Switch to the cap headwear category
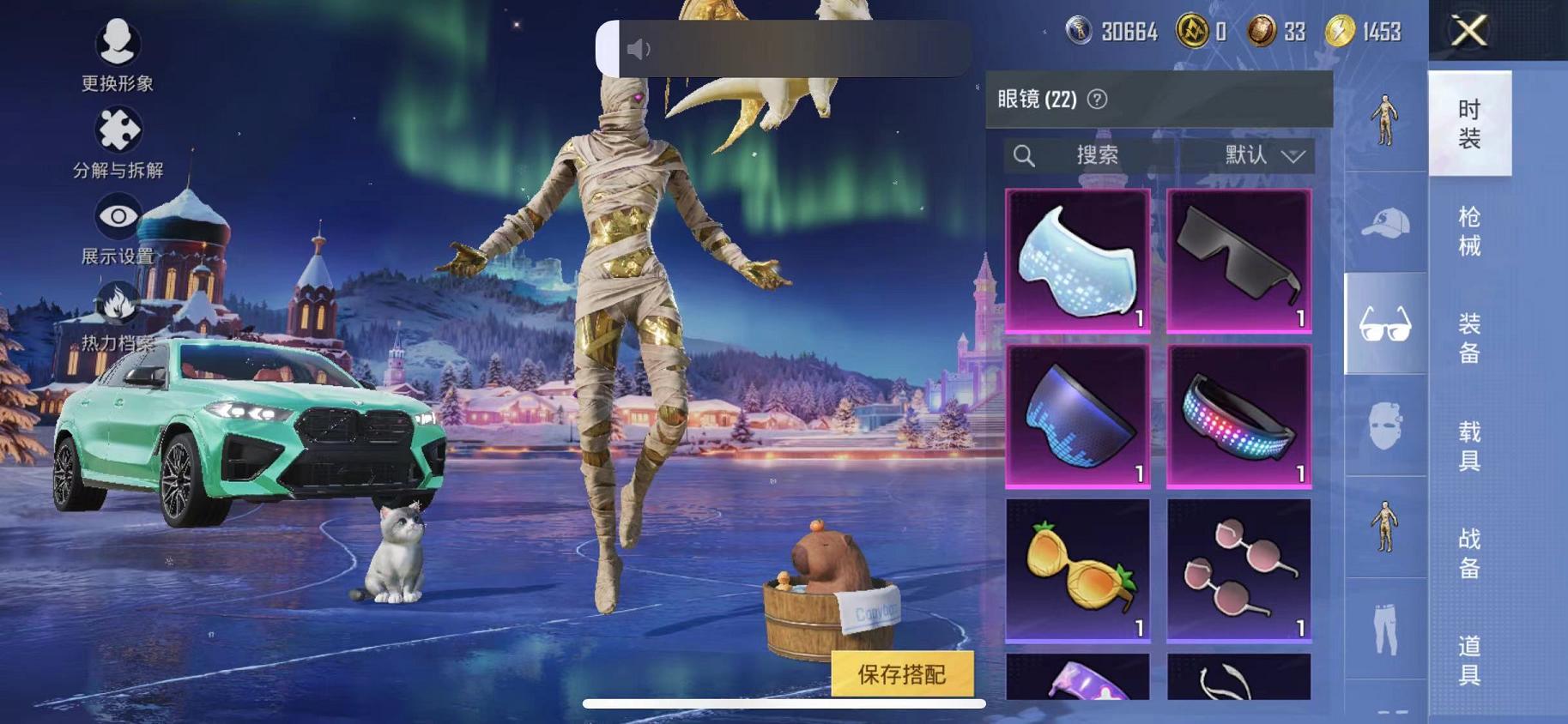The height and width of the screenshot is (724, 1568). pyautogui.click(x=1384, y=221)
